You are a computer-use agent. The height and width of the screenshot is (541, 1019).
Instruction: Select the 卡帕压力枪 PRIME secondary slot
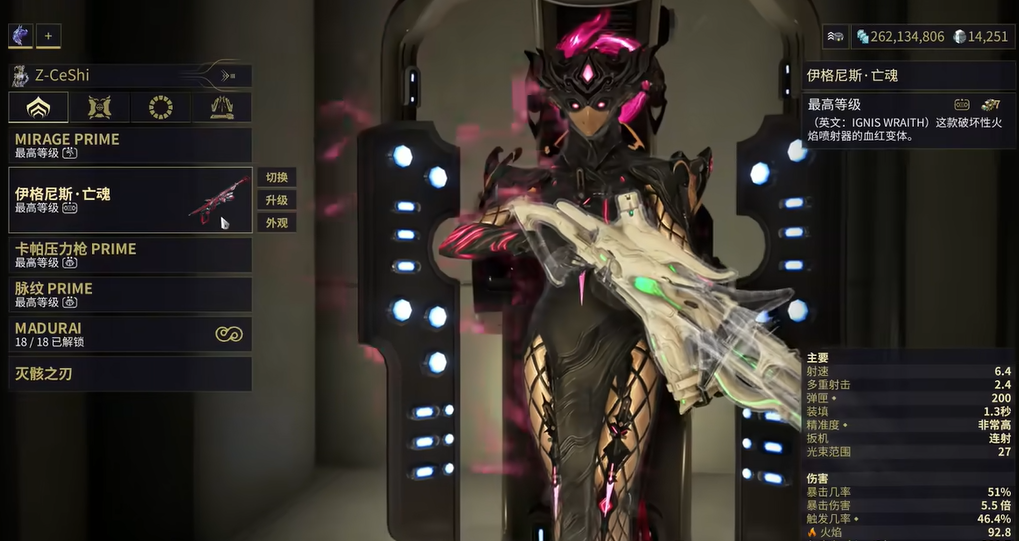pos(130,255)
